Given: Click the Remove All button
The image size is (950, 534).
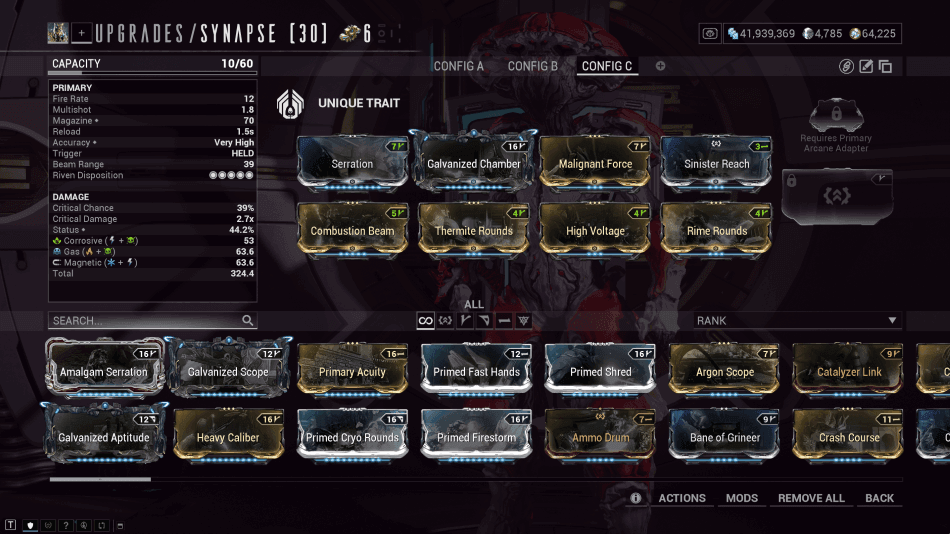Looking at the screenshot, I should tap(811, 498).
